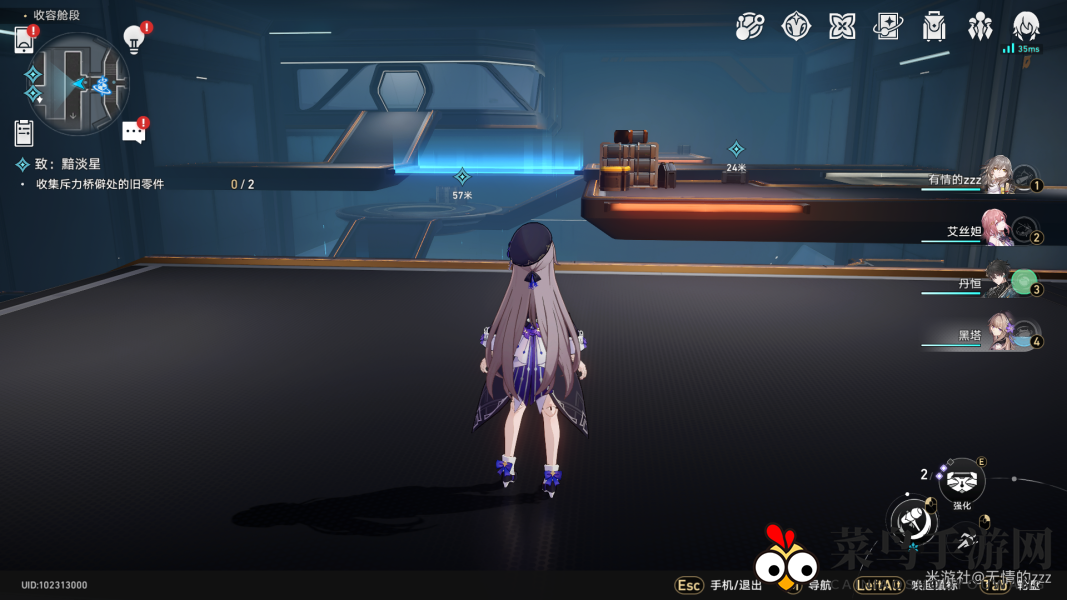
Task: Open the phone menu icon with alert
Action: point(24,40)
